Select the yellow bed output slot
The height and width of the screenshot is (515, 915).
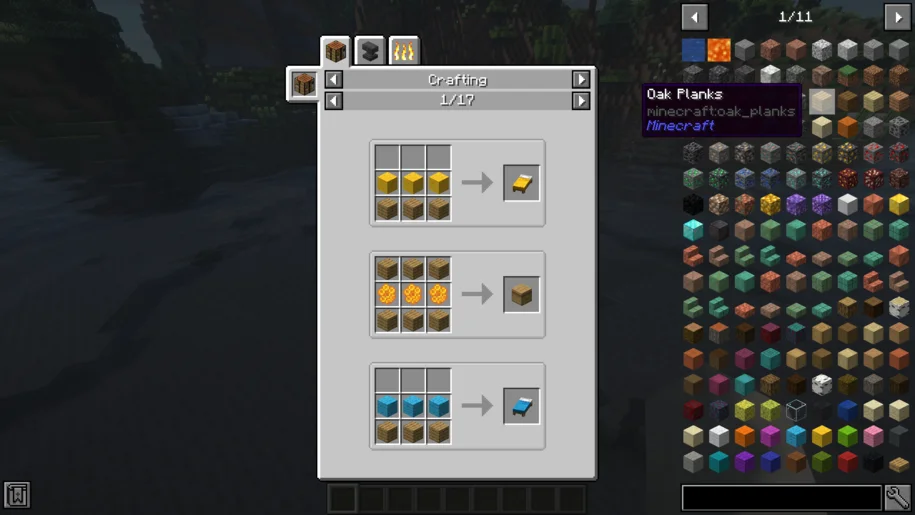point(521,183)
